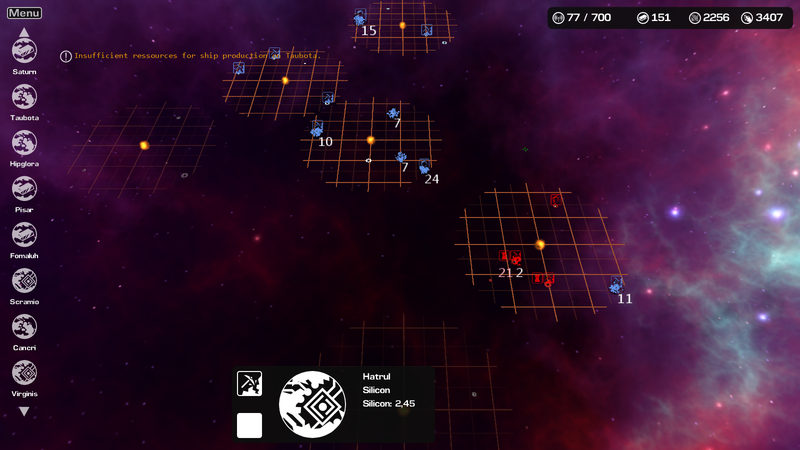Choose planet Hipglora from the sidebar
800x450 pixels.
coord(24,143)
